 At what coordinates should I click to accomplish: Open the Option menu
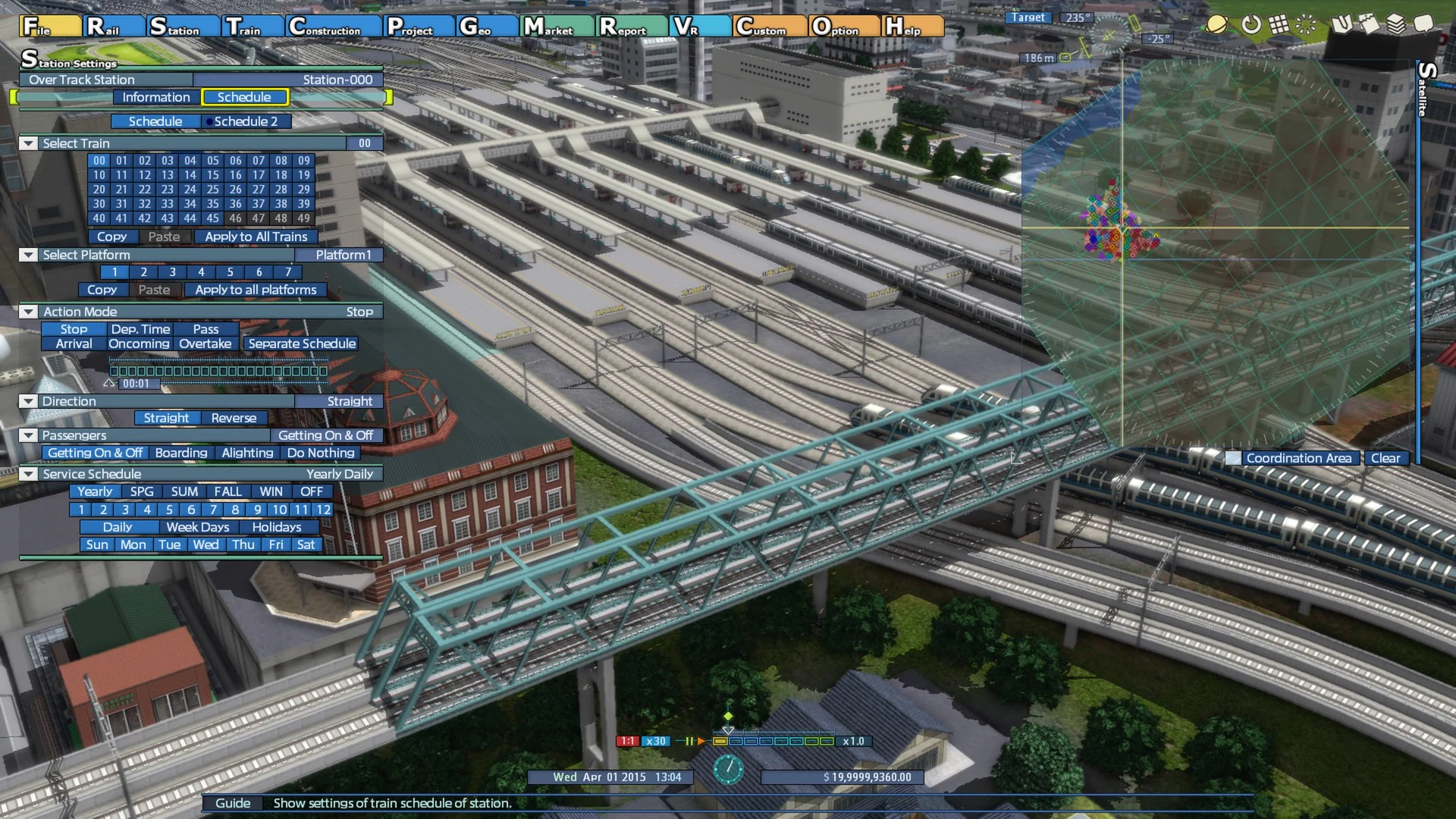843,27
